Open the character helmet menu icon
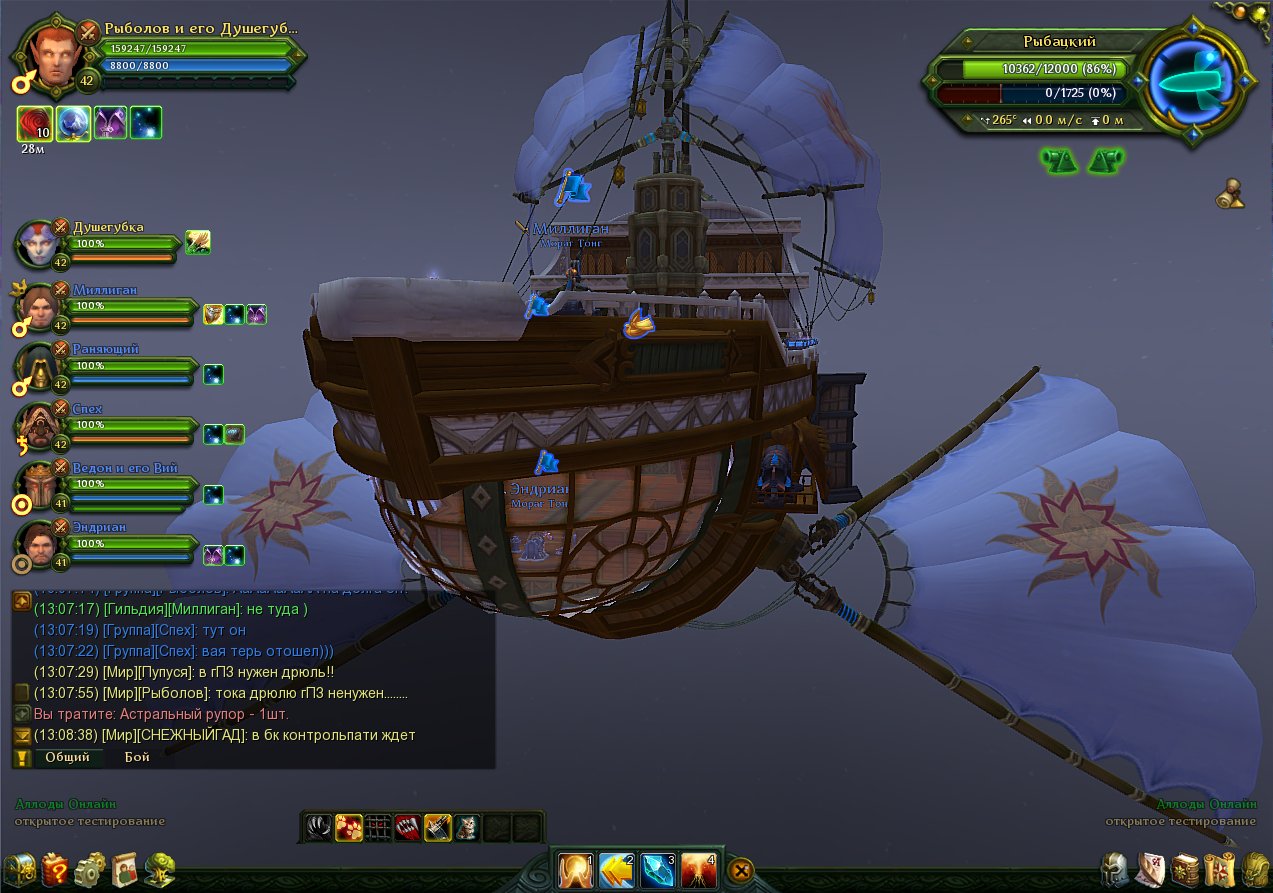The width and height of the screenshot is (1273, 893). (x=1115, y=868)
